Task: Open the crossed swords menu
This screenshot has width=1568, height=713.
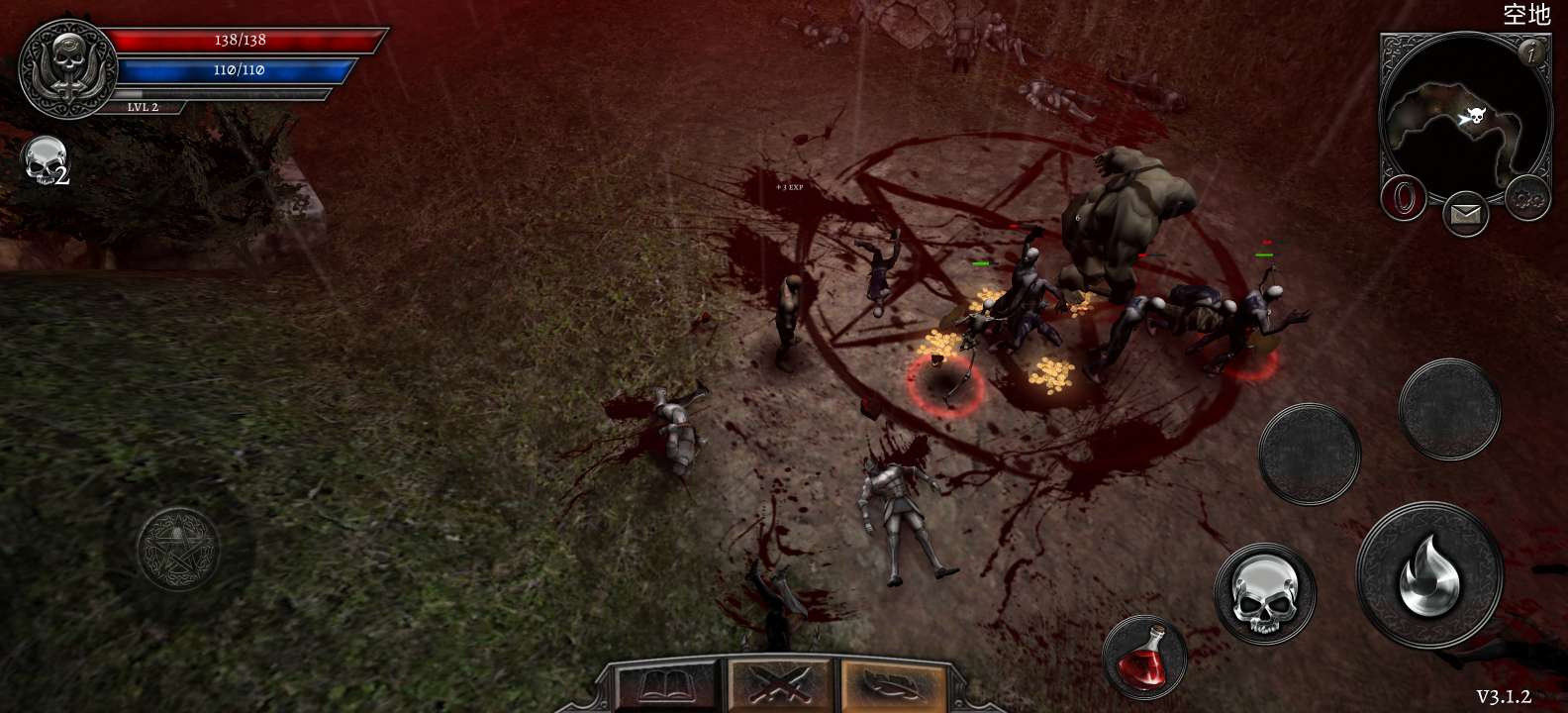Action: 782,686
